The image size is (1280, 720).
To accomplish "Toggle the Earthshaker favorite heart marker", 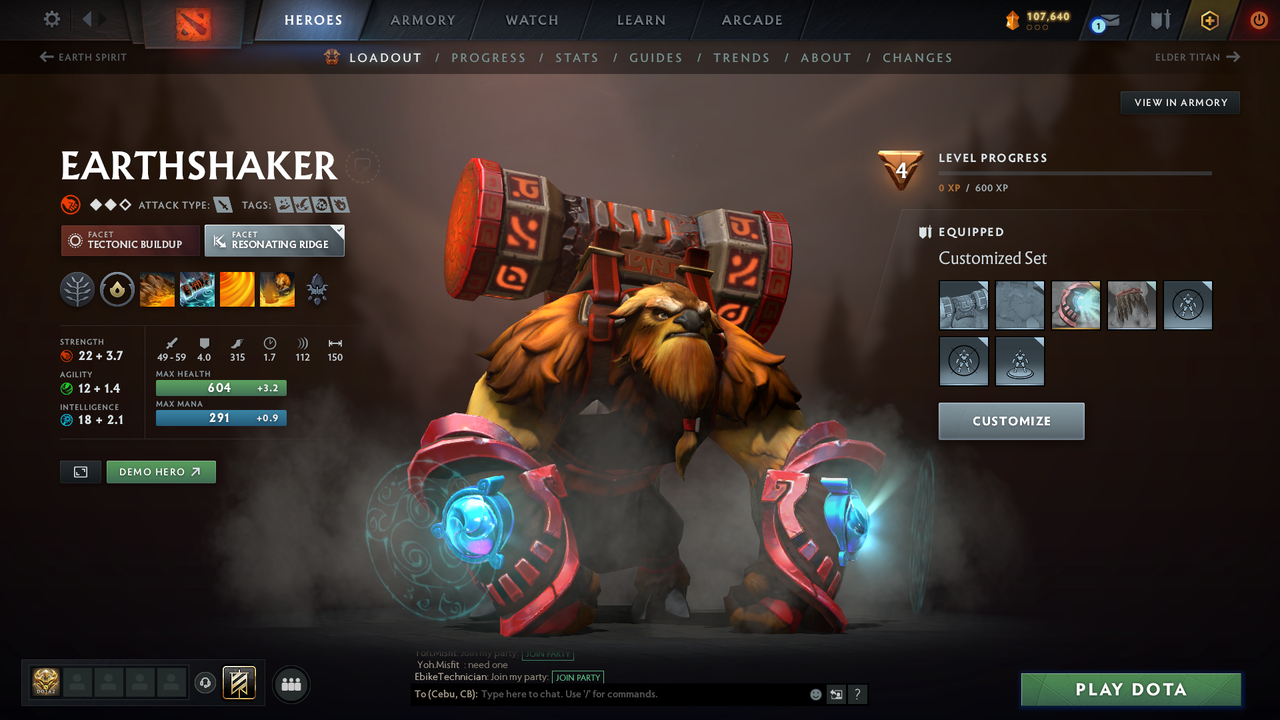I will pos(361,165).
